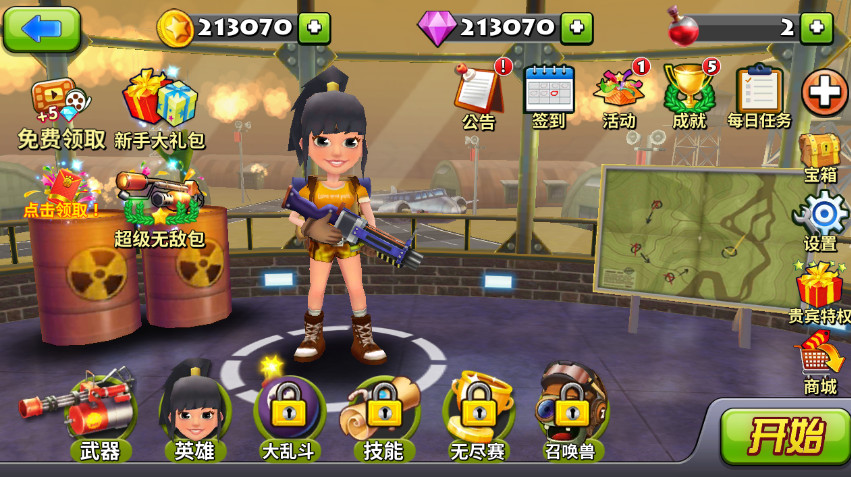Open the 贵宾特权 VIP privileges gift
The height and width of the screenshot is (477, 851).
point(820,290)
